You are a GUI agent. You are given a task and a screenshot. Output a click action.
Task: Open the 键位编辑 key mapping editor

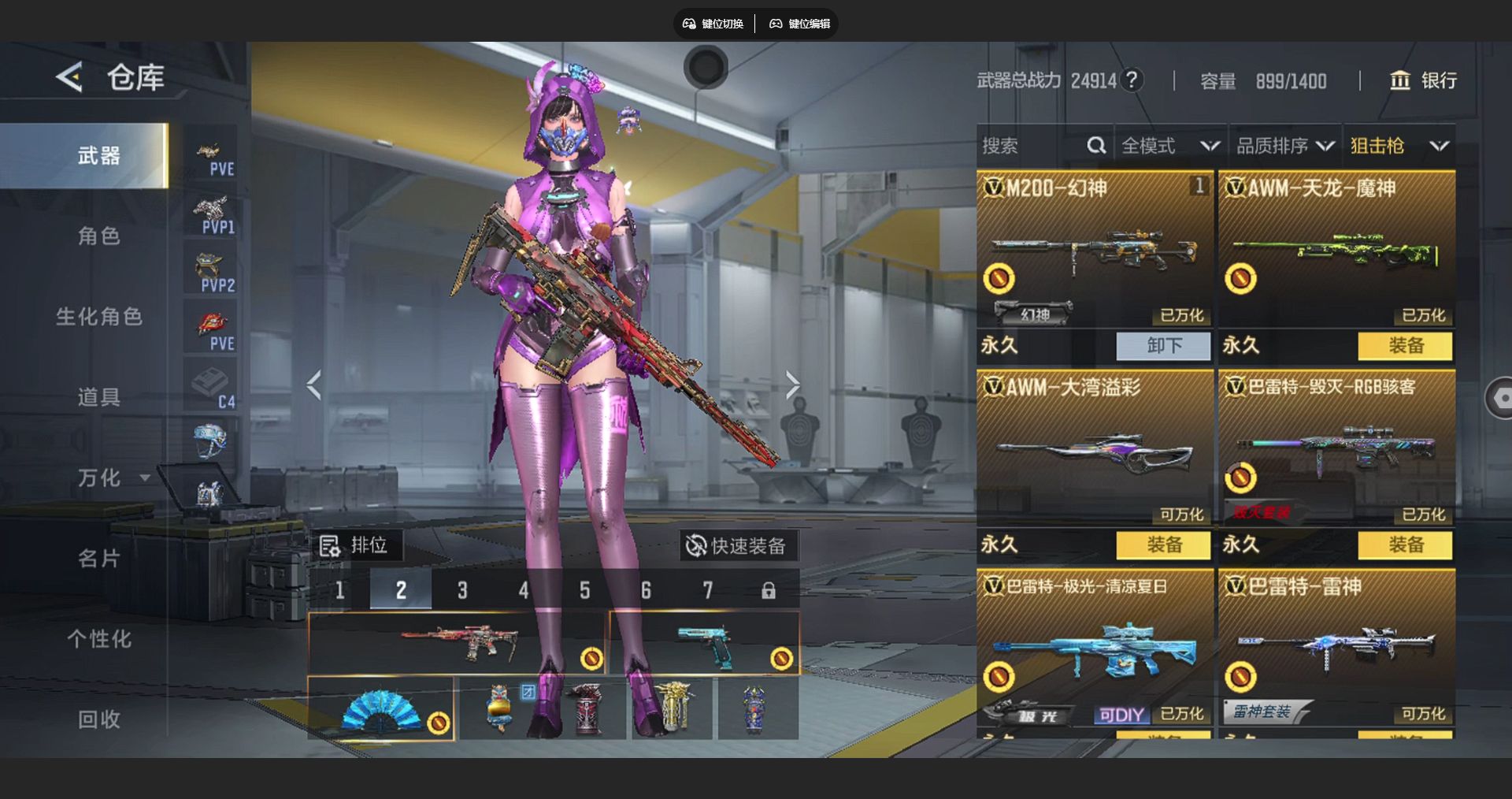[799, 24]
